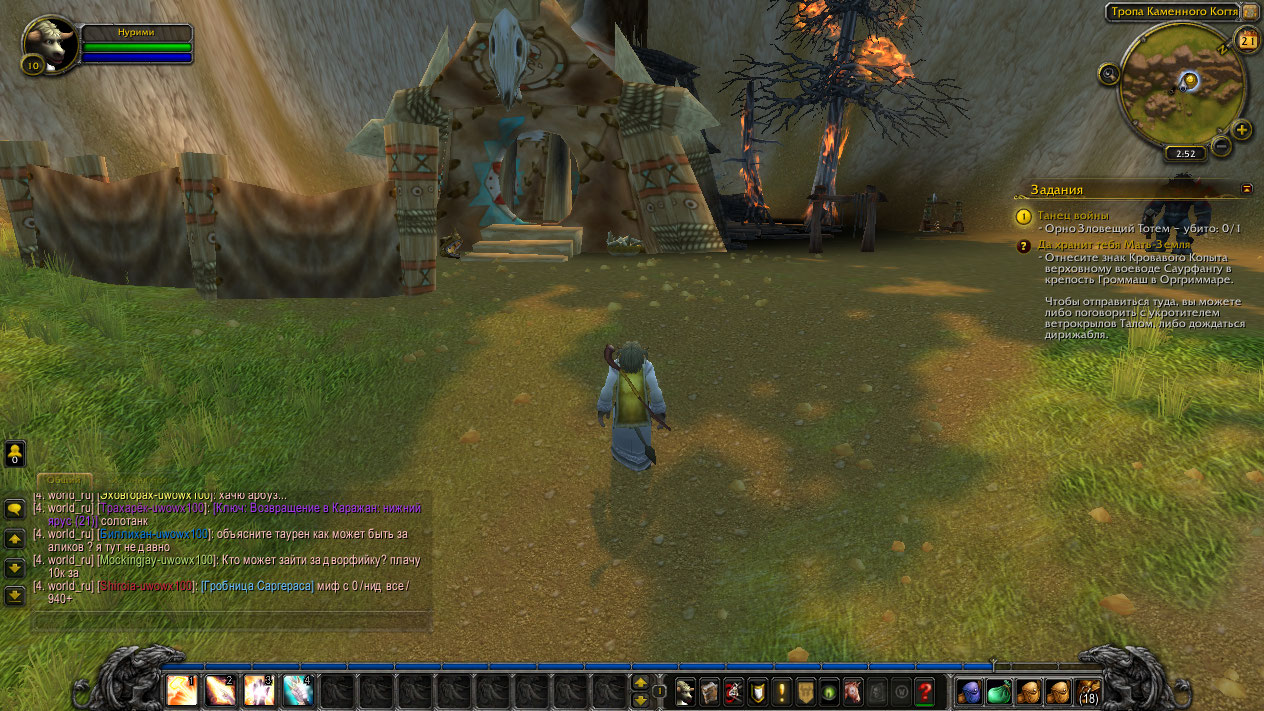Cast the spell in action slot 1

click(182, 690)
